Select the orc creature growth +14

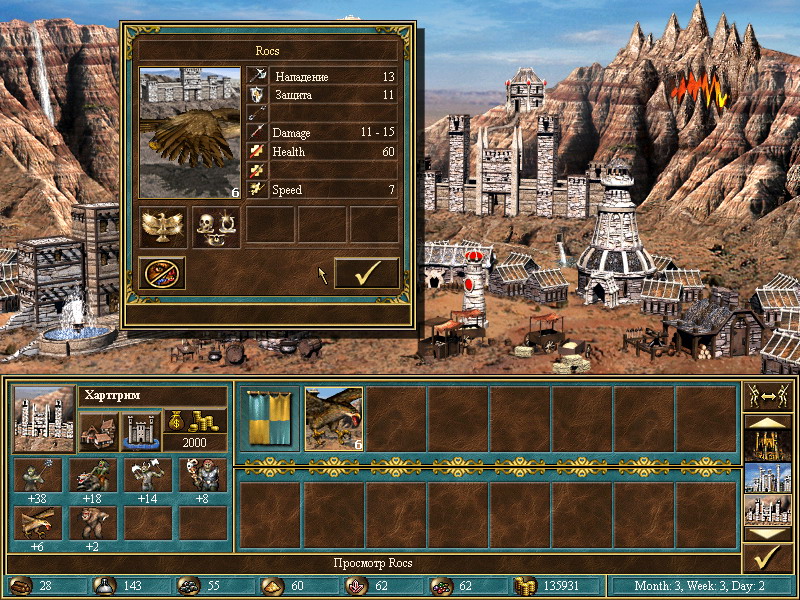[x=147, y=478]
